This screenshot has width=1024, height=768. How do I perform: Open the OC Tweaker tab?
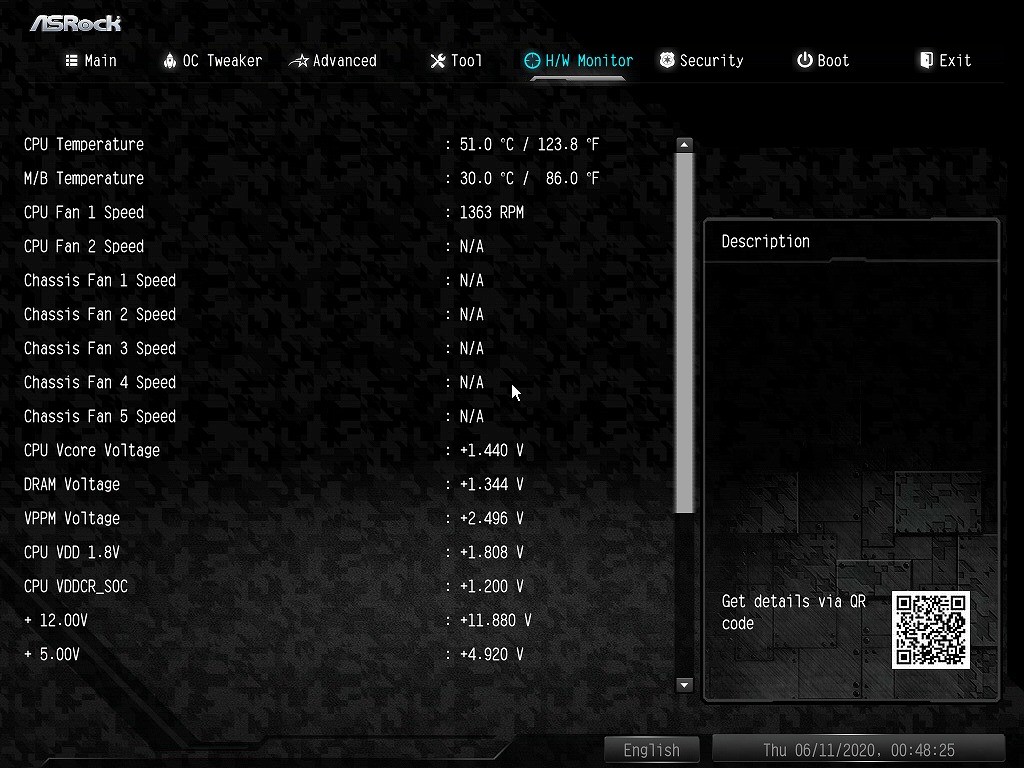click(212, 61)
